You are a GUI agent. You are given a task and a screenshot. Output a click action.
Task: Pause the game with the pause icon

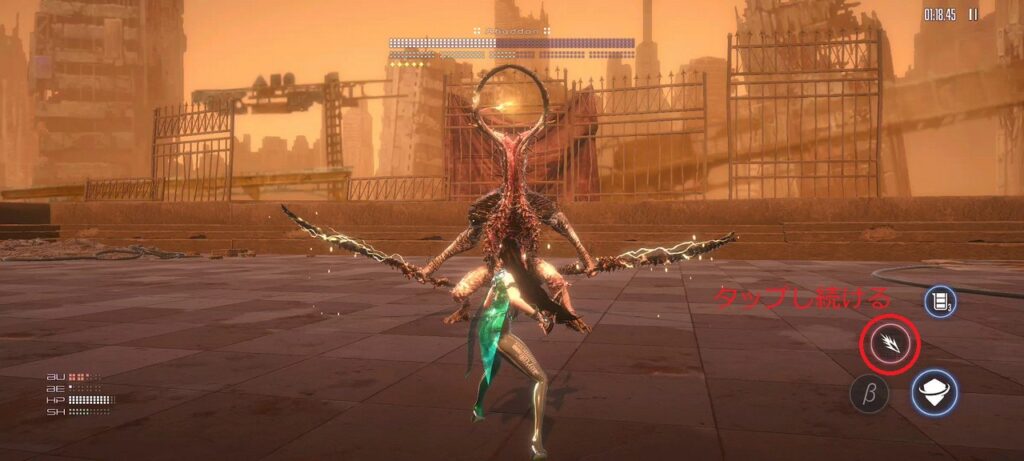[x=973, y=15]
